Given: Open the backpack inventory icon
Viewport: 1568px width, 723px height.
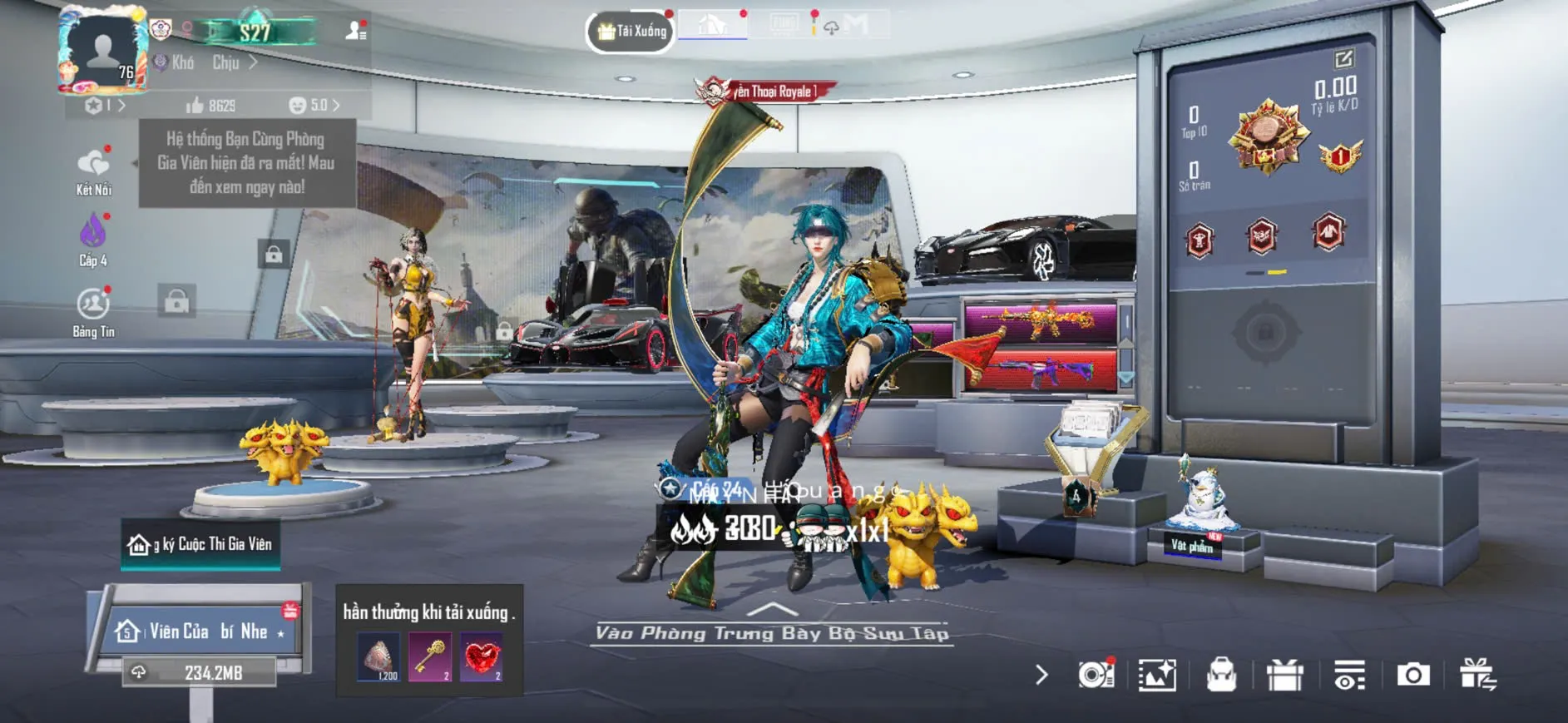Looking at the screenshot, I should point(1221,675).
